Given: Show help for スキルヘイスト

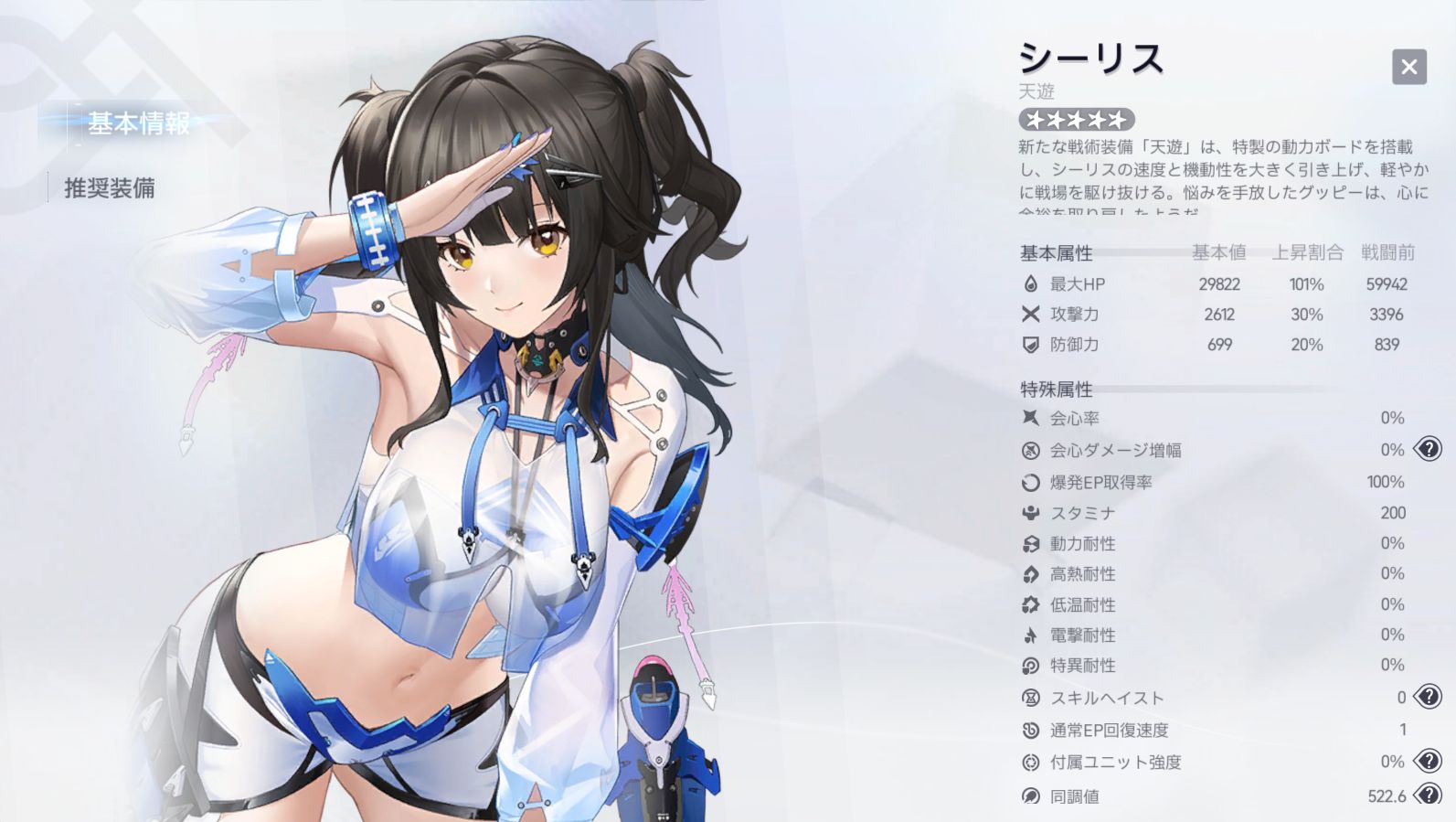Looking at the screenshot, I should tap(1428, 697).
